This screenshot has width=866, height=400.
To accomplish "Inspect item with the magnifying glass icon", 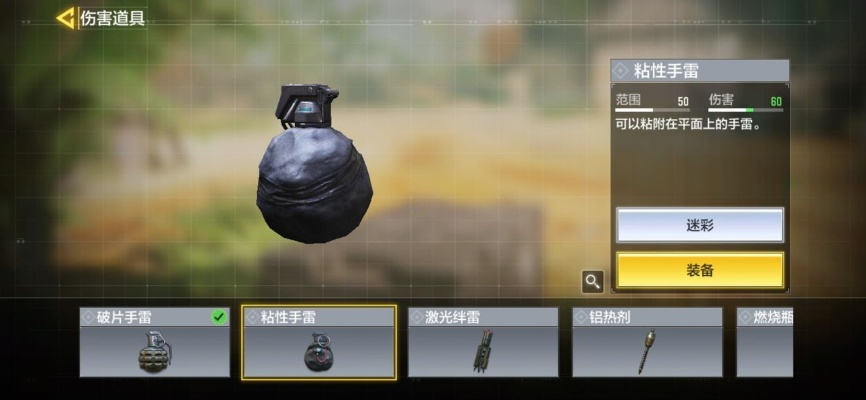I will 593,282.
